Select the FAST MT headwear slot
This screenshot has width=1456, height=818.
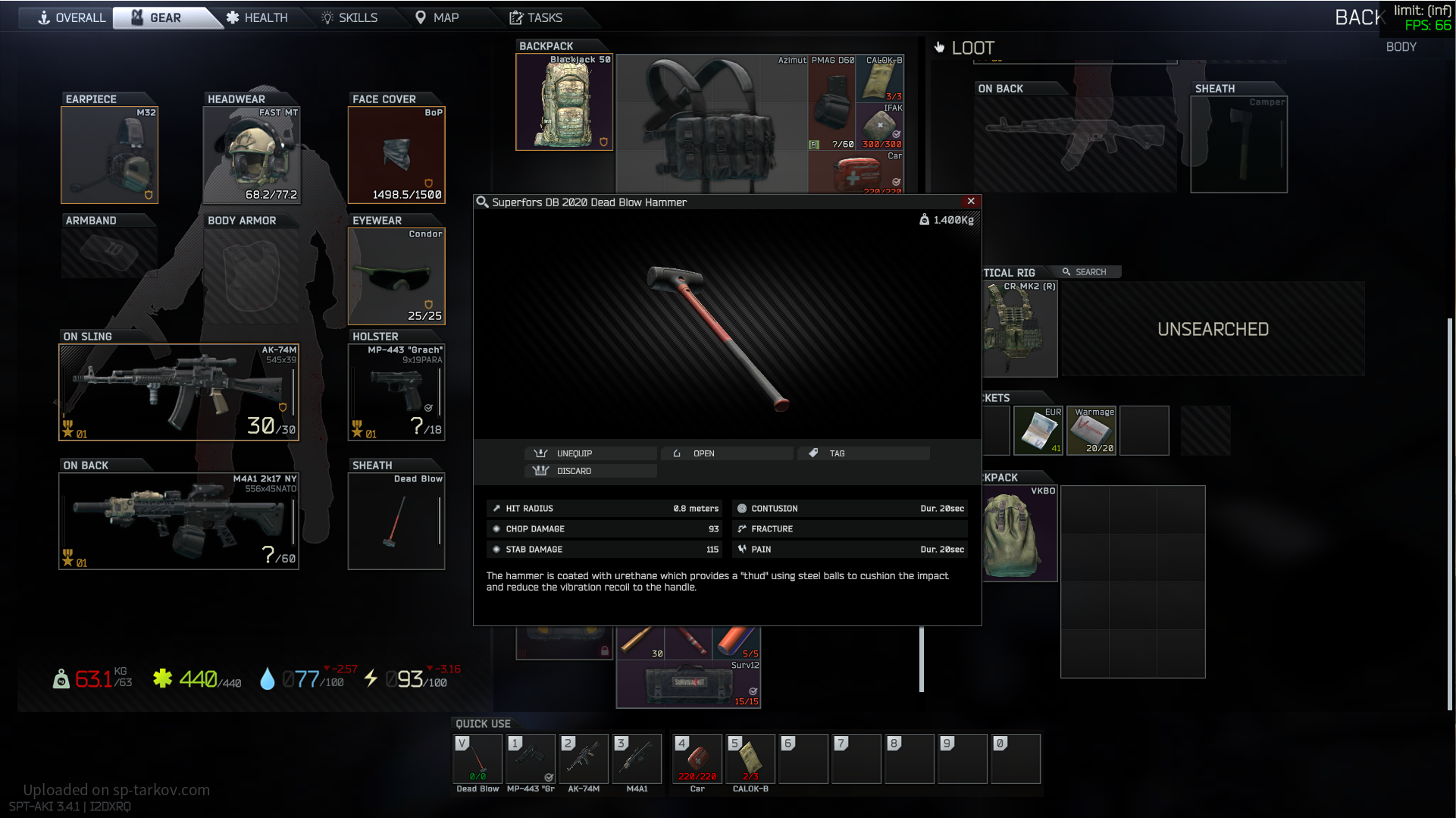[252, 155]
